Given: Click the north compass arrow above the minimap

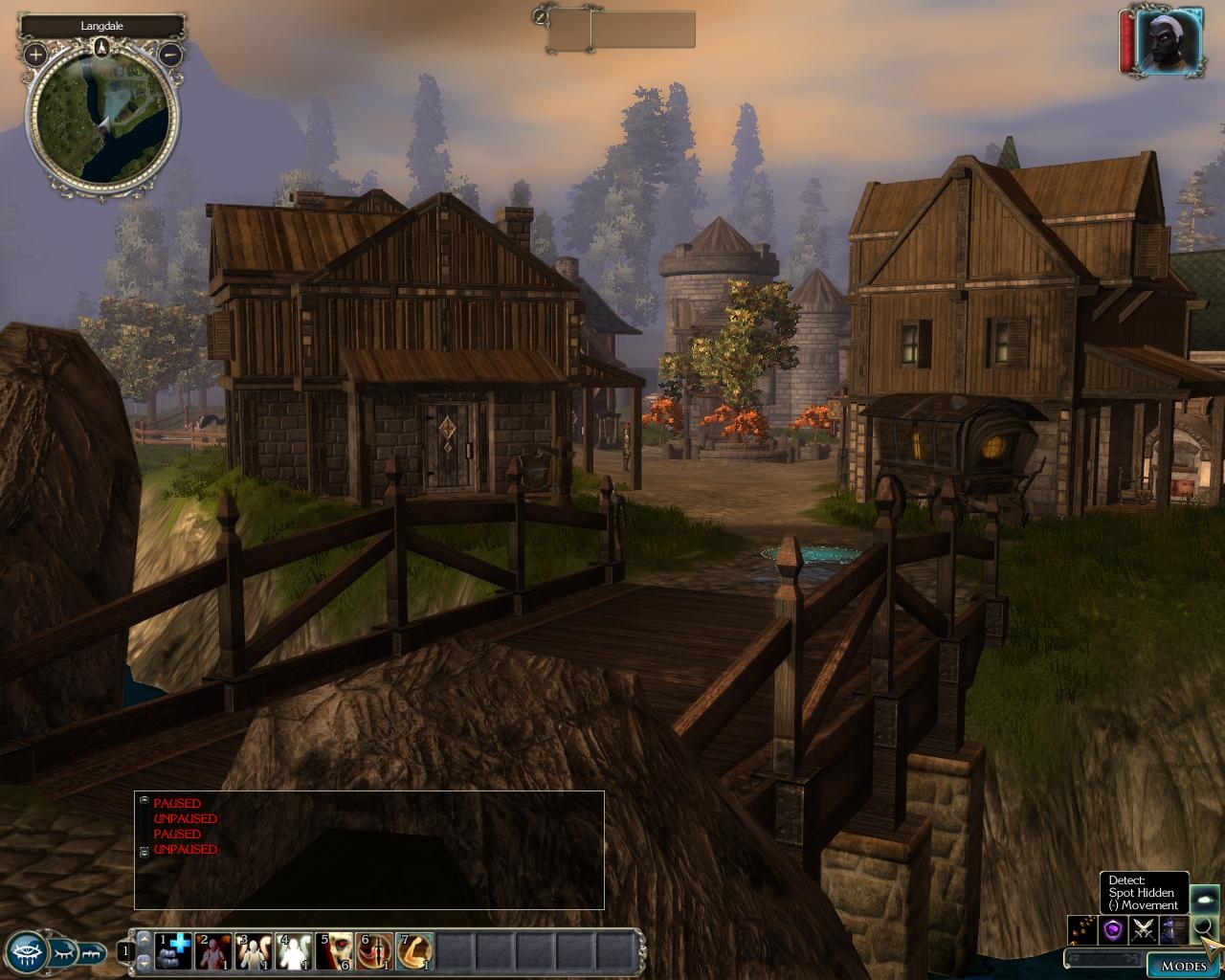Looking at the screenshot, I should pyautogui.click(x=103, y=48).
